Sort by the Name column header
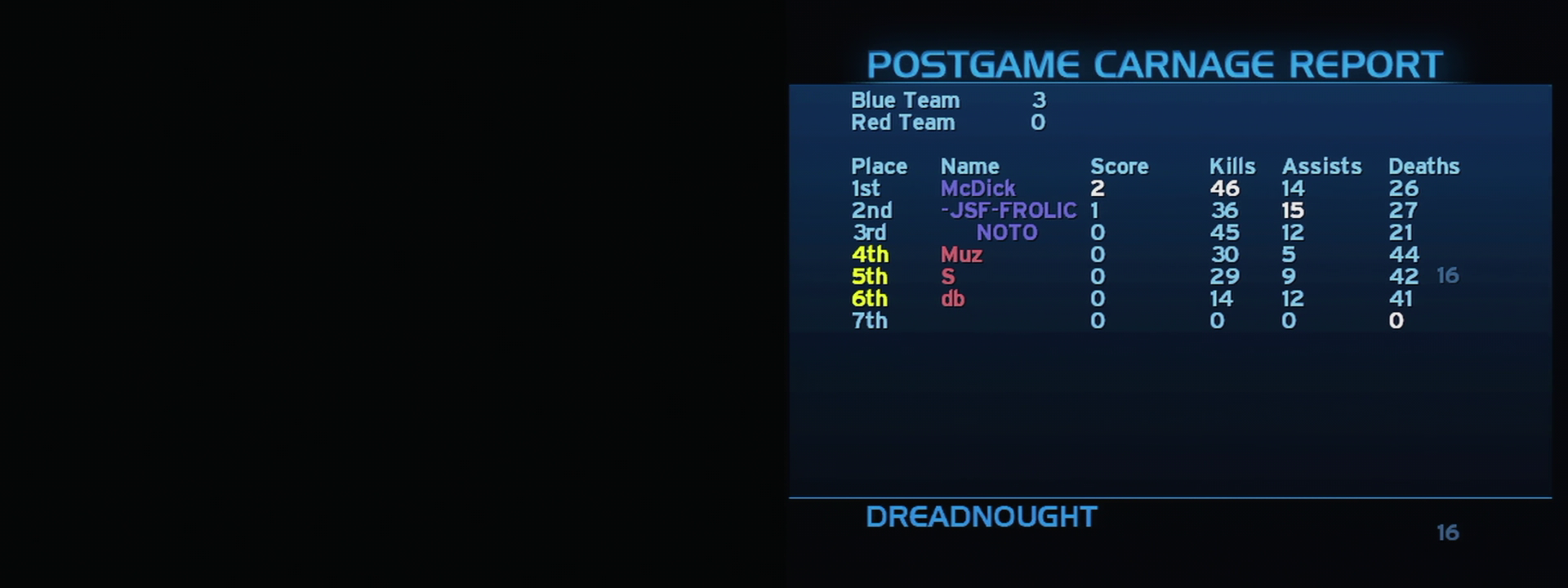Image resolution: width=1568 pixels, height=588 pixels. tap(970, 167)
